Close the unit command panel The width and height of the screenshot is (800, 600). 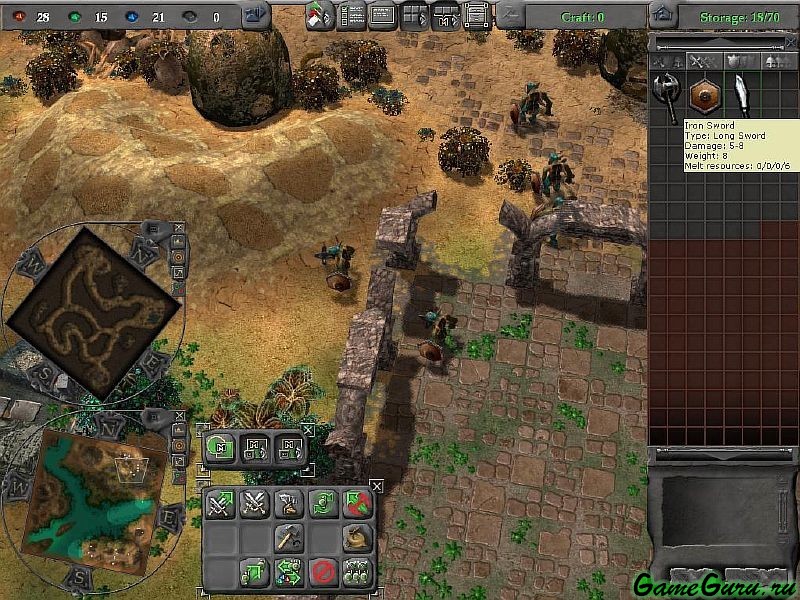(376, 486)
